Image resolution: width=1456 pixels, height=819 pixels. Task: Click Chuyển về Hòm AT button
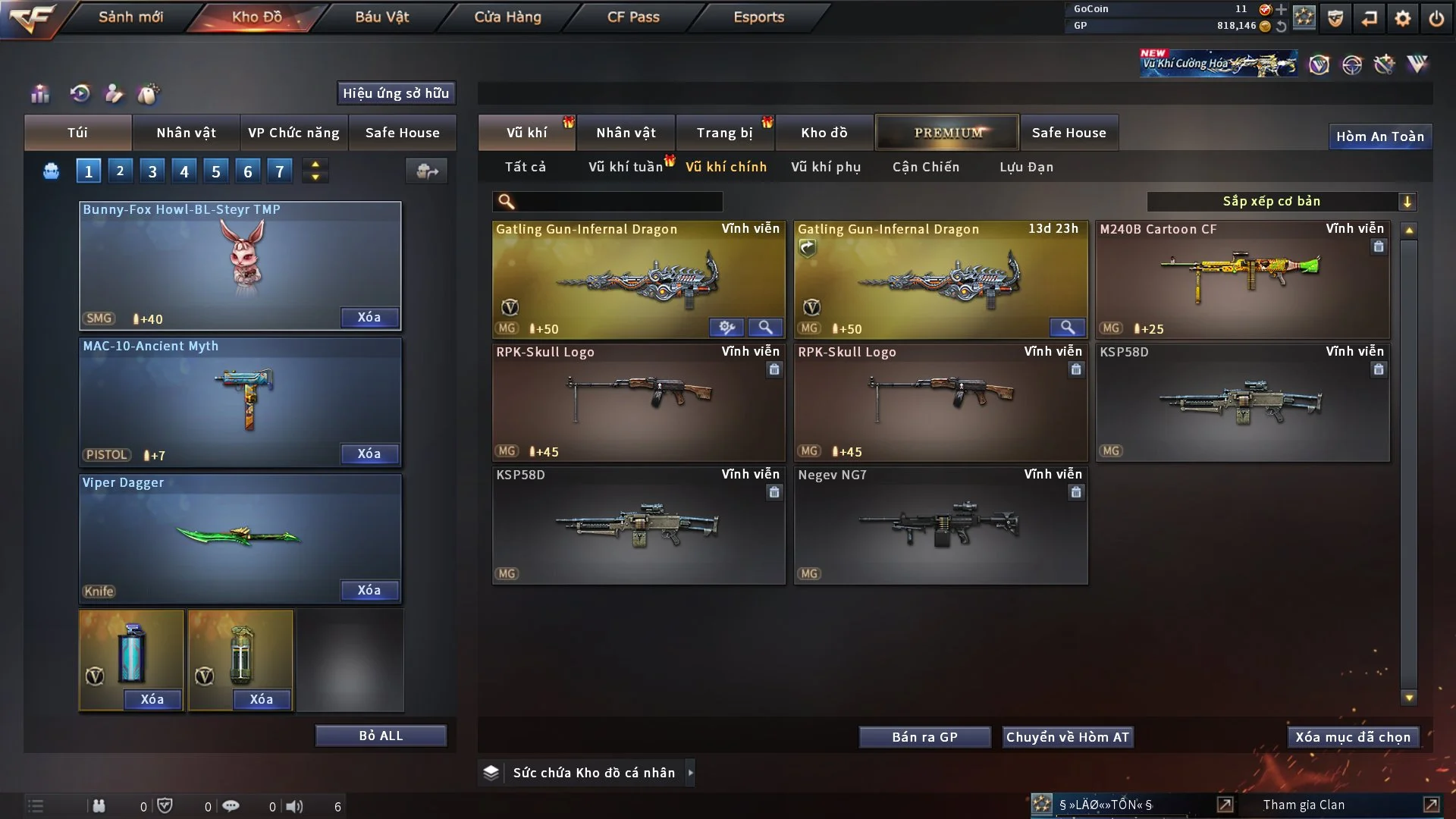pyautogui.click(x=1068, y=737)
